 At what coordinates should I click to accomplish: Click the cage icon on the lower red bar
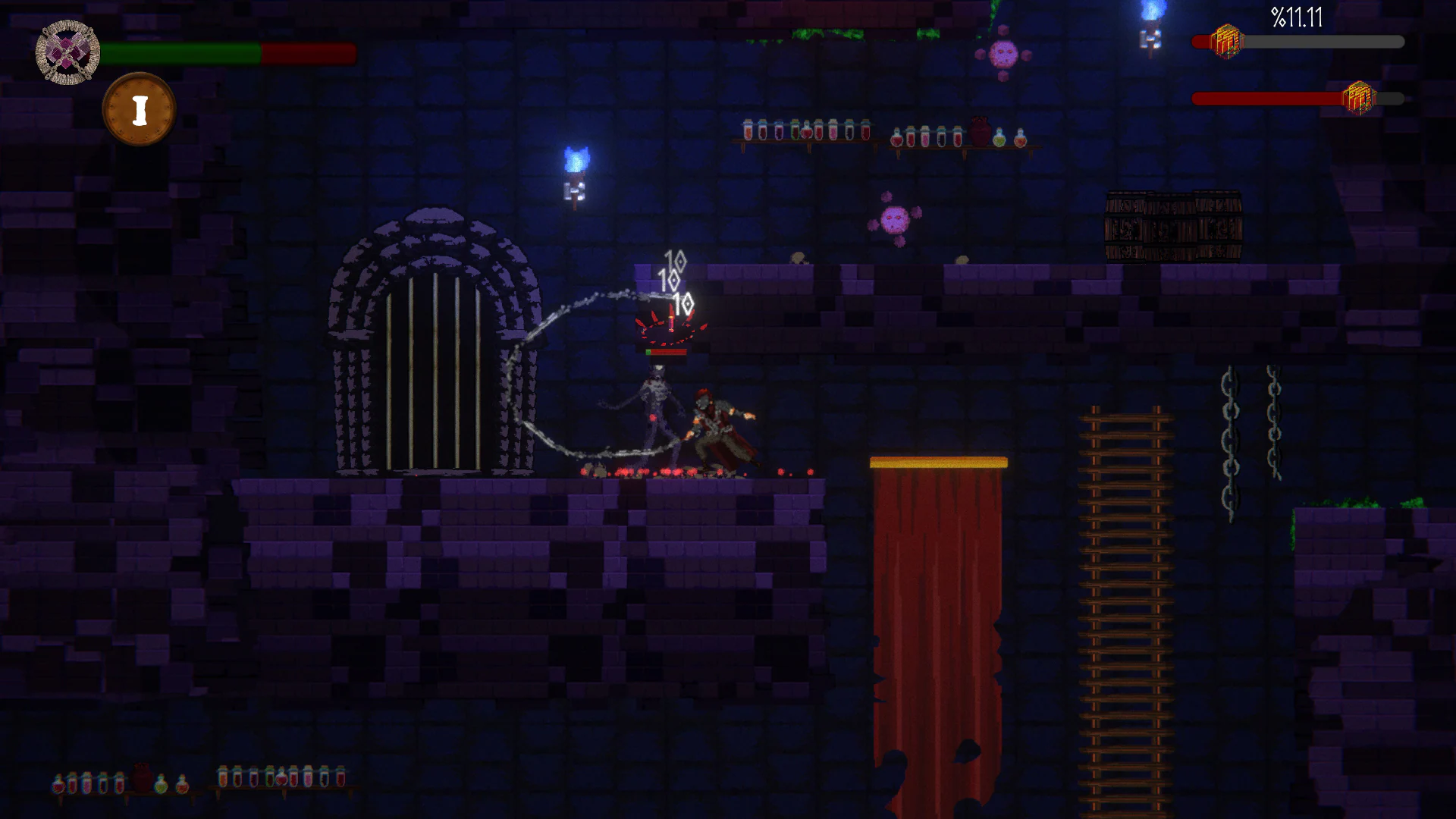coord(1360,96)
